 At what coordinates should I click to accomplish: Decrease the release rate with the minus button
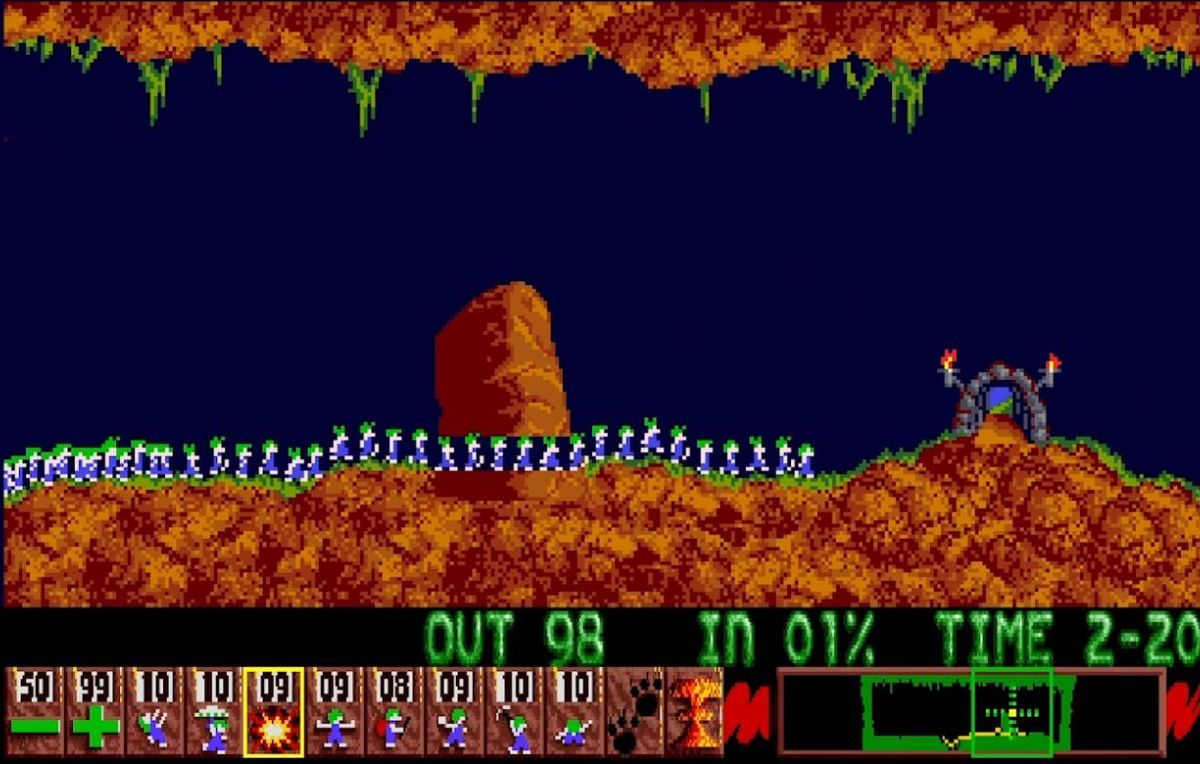pyautogui.click(x=35, y=712)
